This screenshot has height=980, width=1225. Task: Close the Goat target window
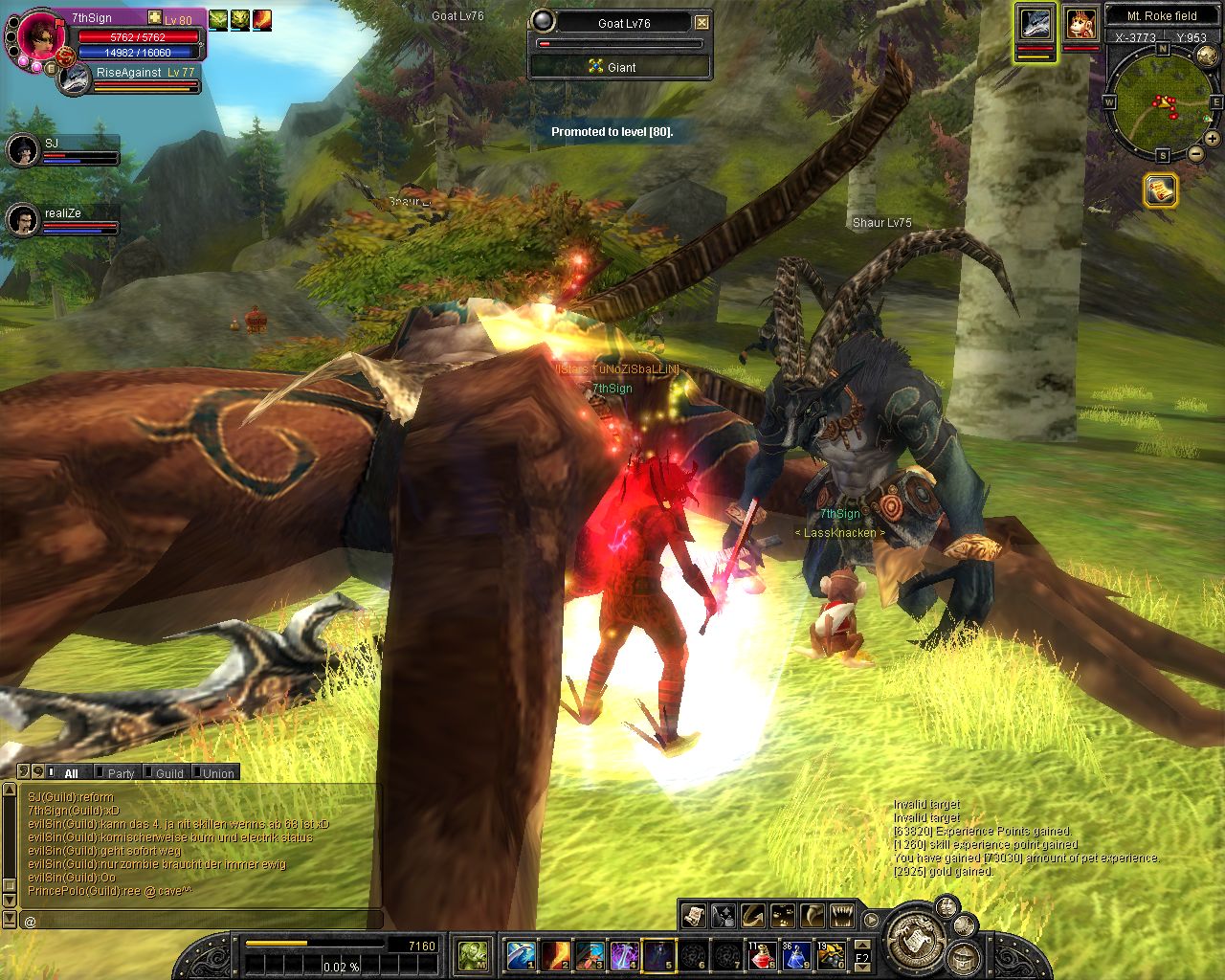click(702, 23)
